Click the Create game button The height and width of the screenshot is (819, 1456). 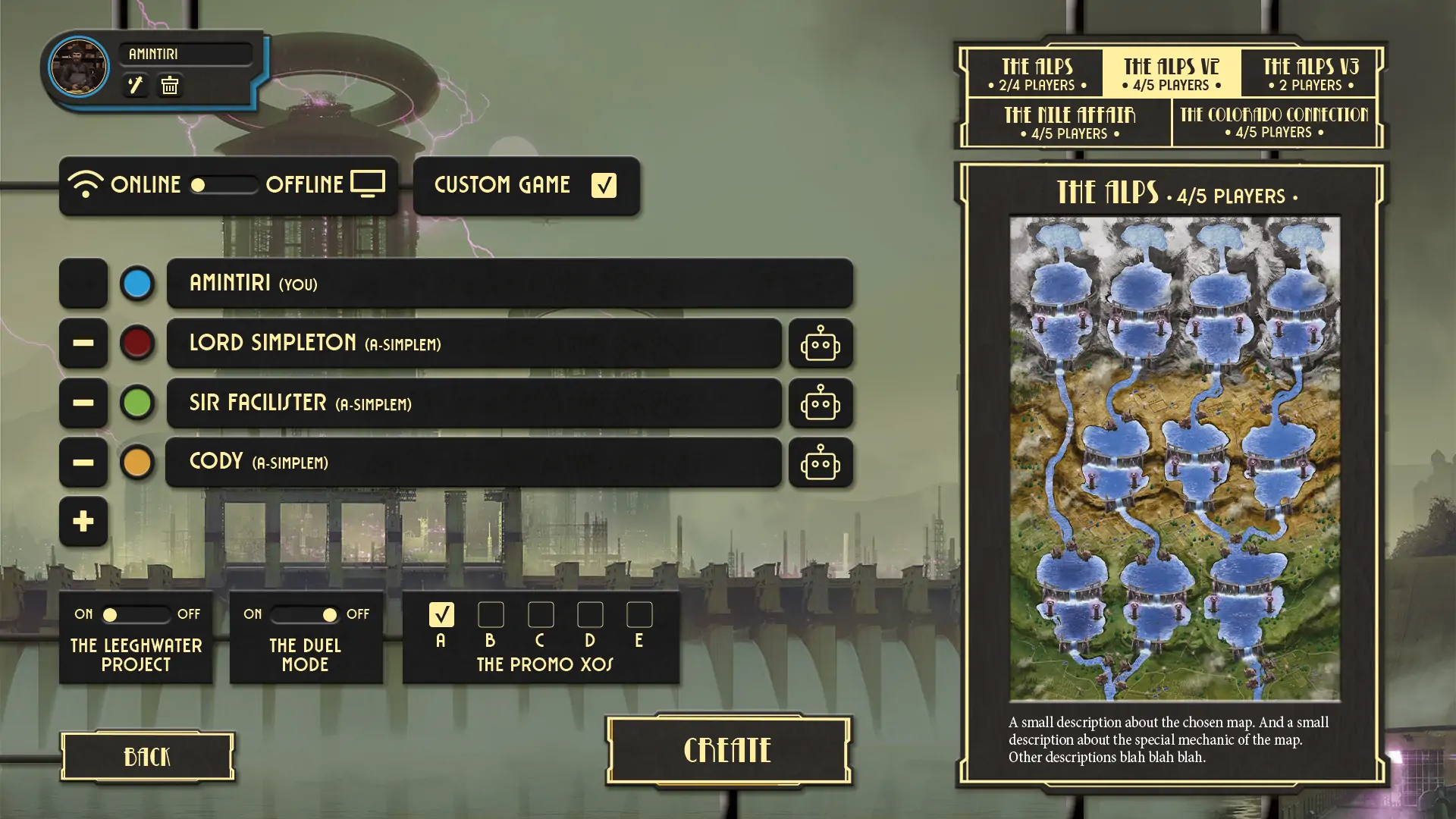coord(728,751)
